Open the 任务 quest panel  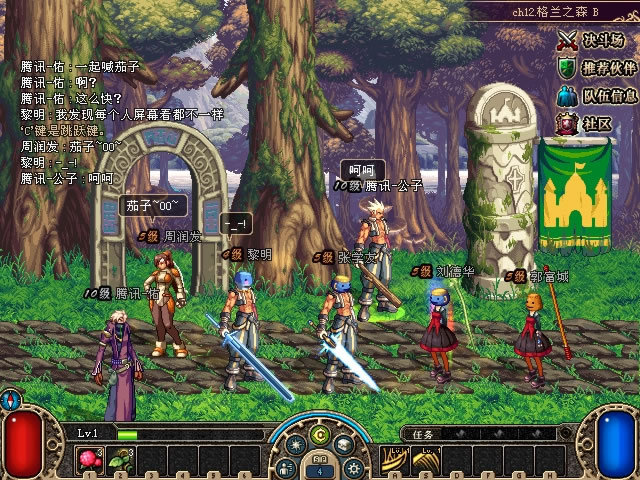click(424, 435)
